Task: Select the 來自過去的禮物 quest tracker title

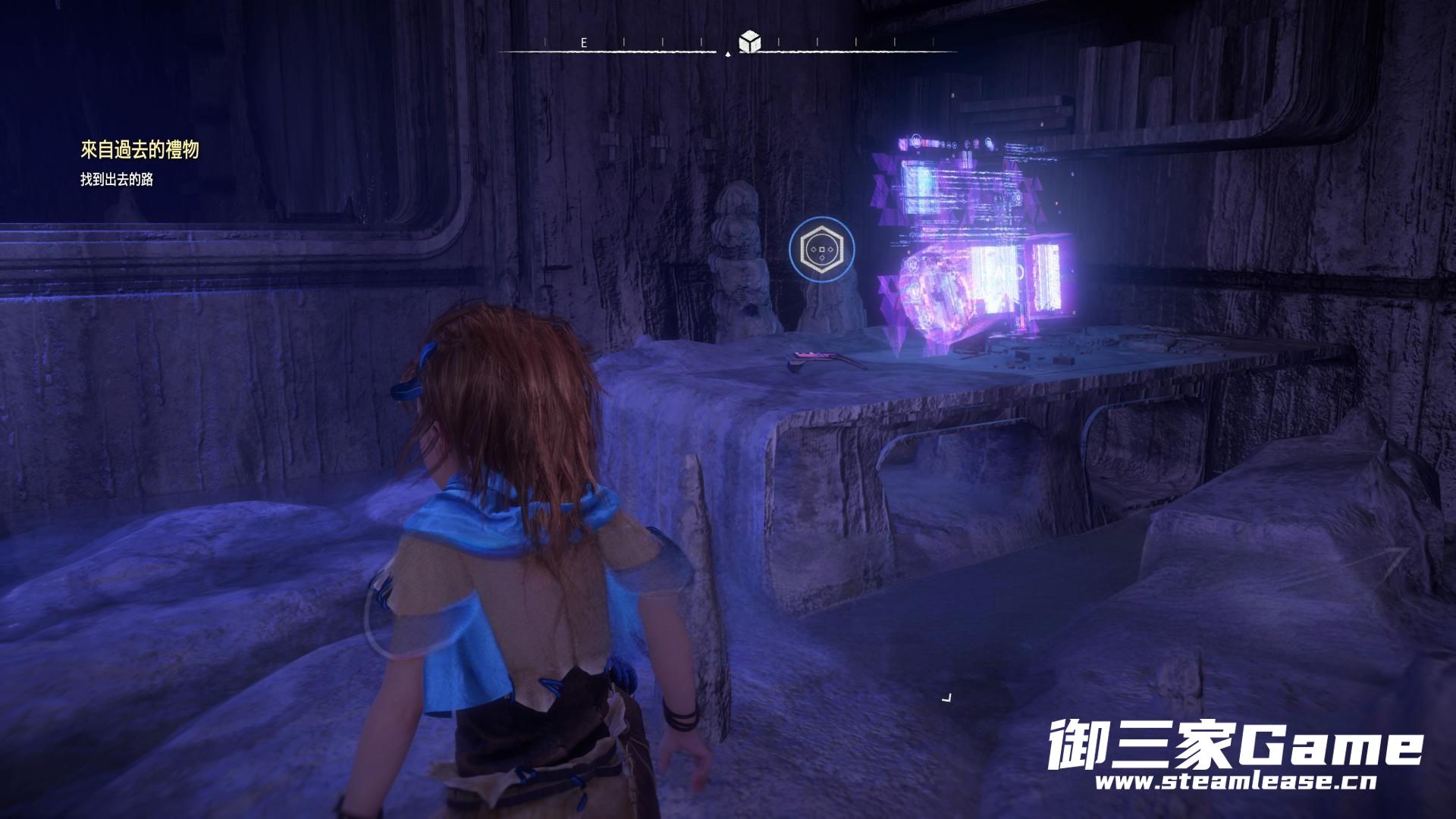Action: click(x=140, y=150)
